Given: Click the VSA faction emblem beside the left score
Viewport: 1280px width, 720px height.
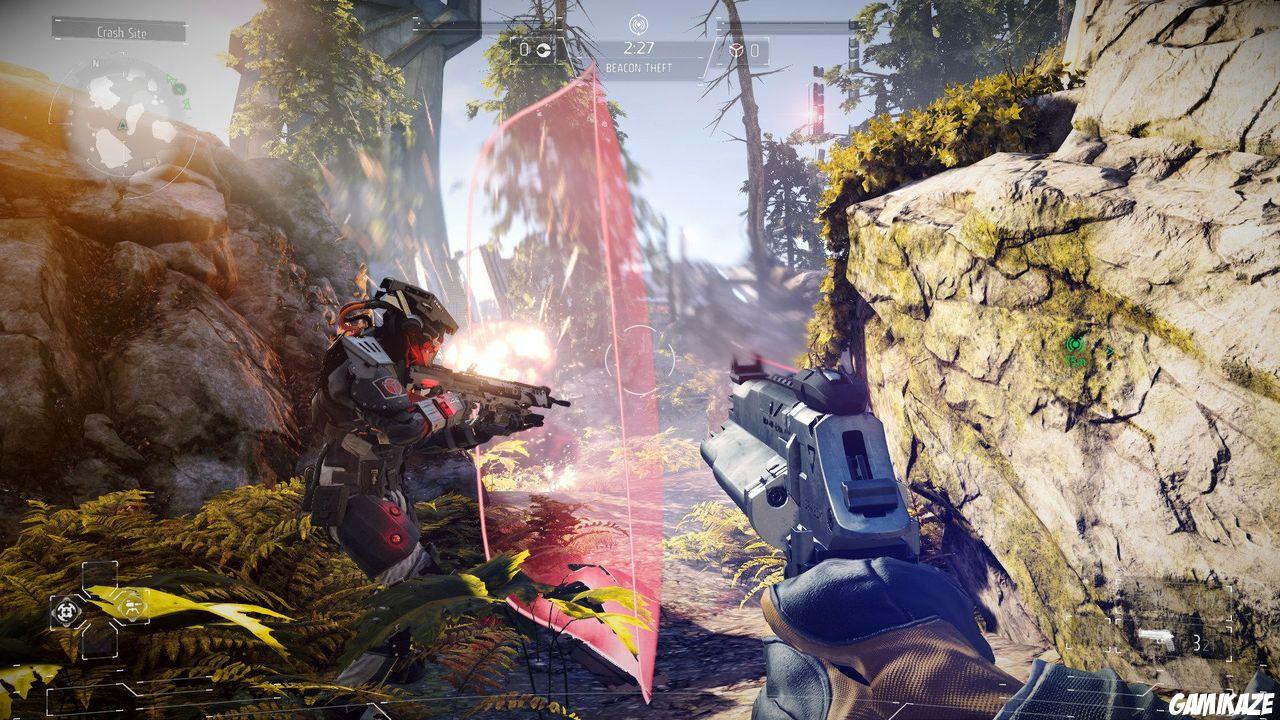Looking at the screenshot, I should coord(543,50).
